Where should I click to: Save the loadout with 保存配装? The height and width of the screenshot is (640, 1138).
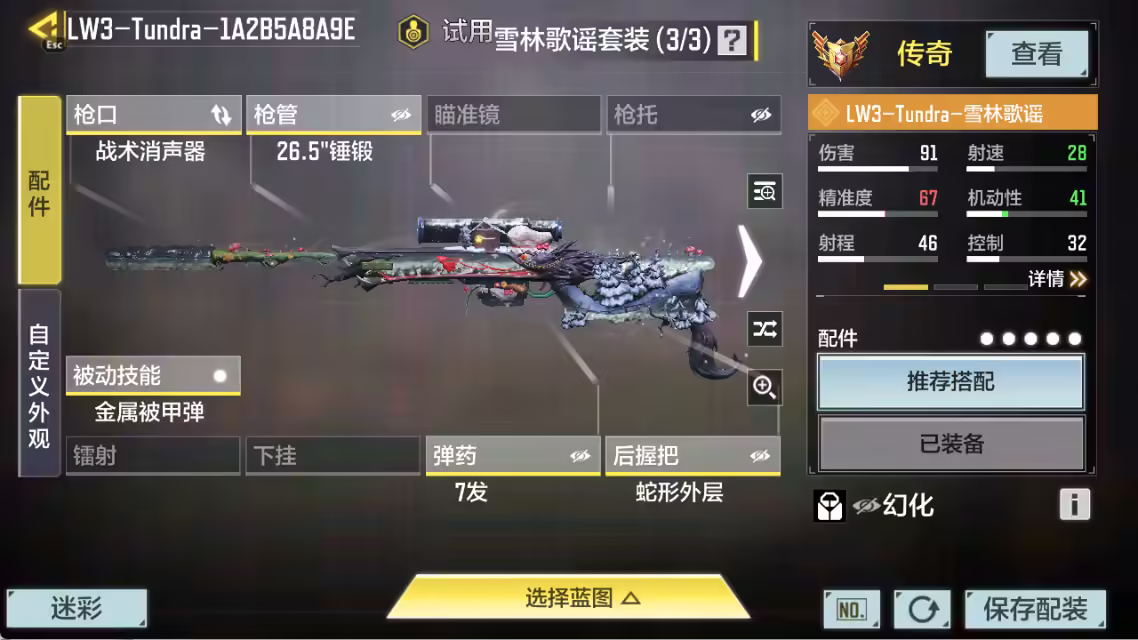(x=1035, y=608)
